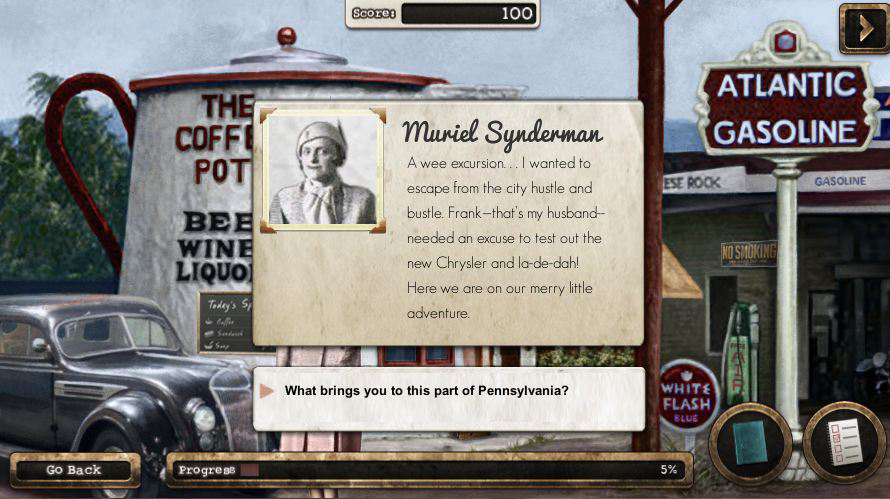The image size is (890, 499).
Task: Select Muriel Synderman's portrait photo
Action: [323, 170]
